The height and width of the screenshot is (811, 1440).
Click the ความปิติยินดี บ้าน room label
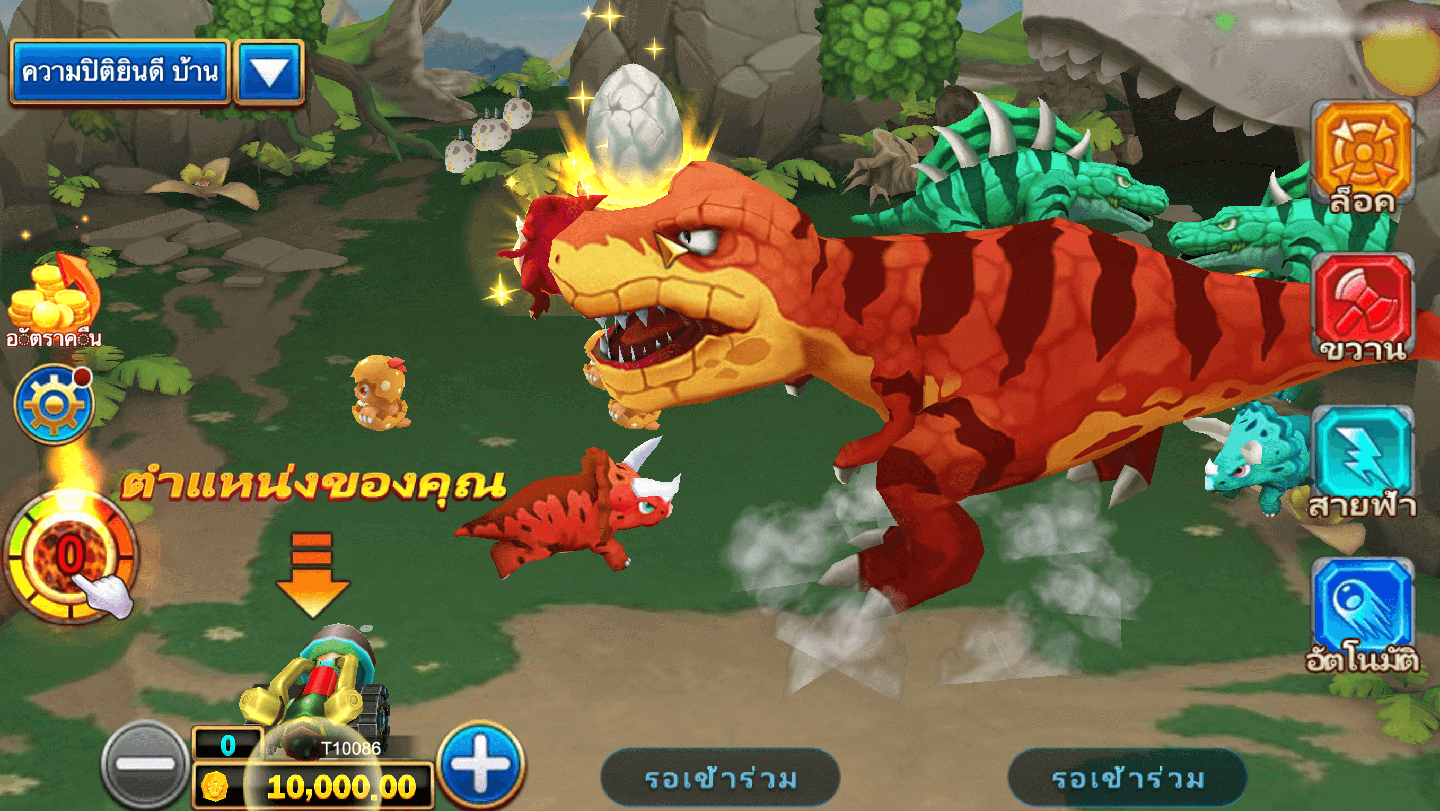click(x=120, y=72)
